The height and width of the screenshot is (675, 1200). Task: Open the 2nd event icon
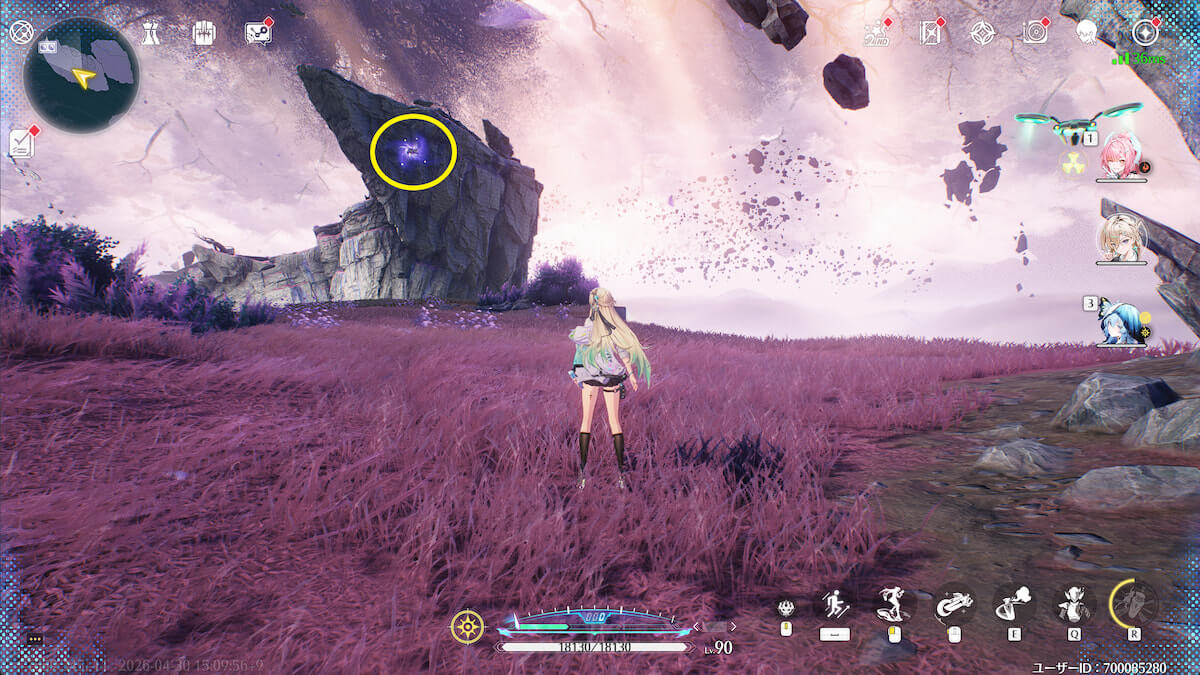click(x=876, y=33)
